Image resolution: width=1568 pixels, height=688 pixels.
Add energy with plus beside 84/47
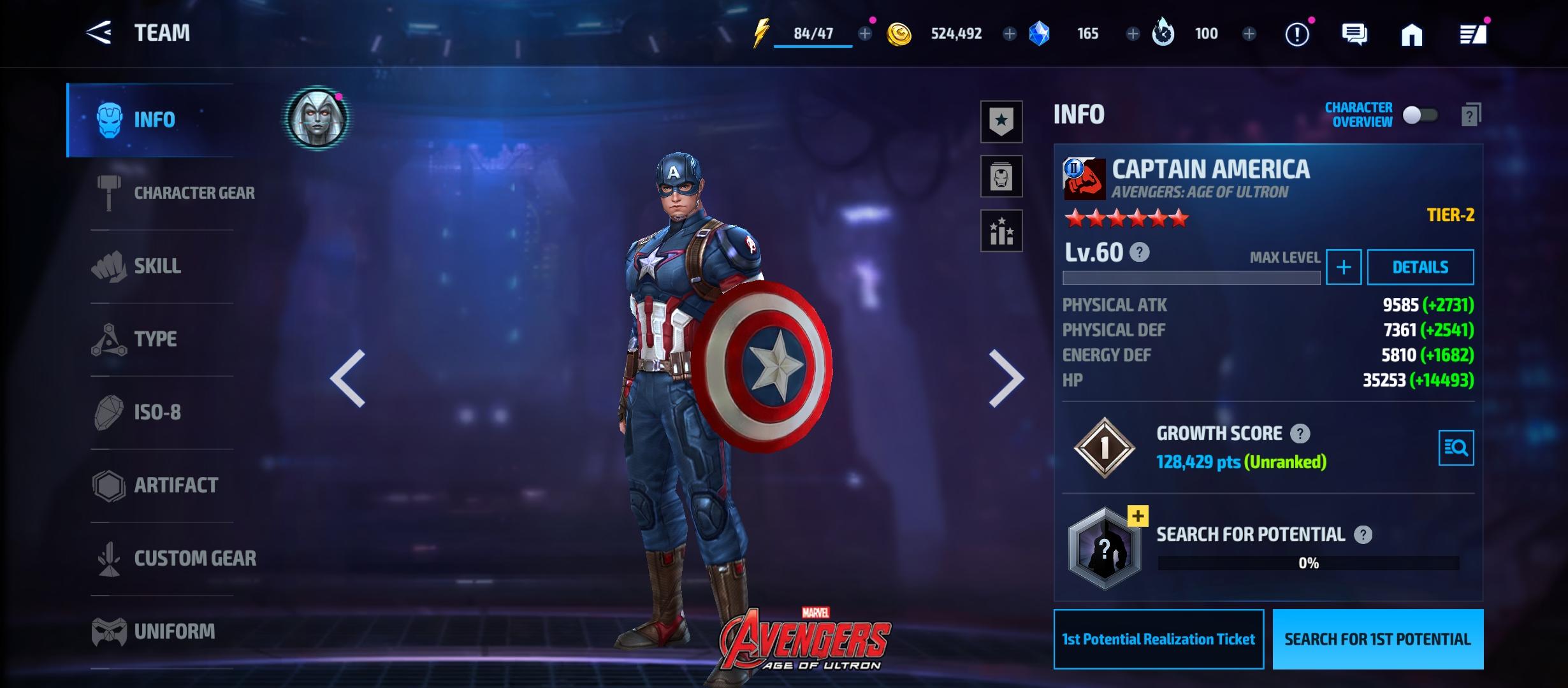864,34
